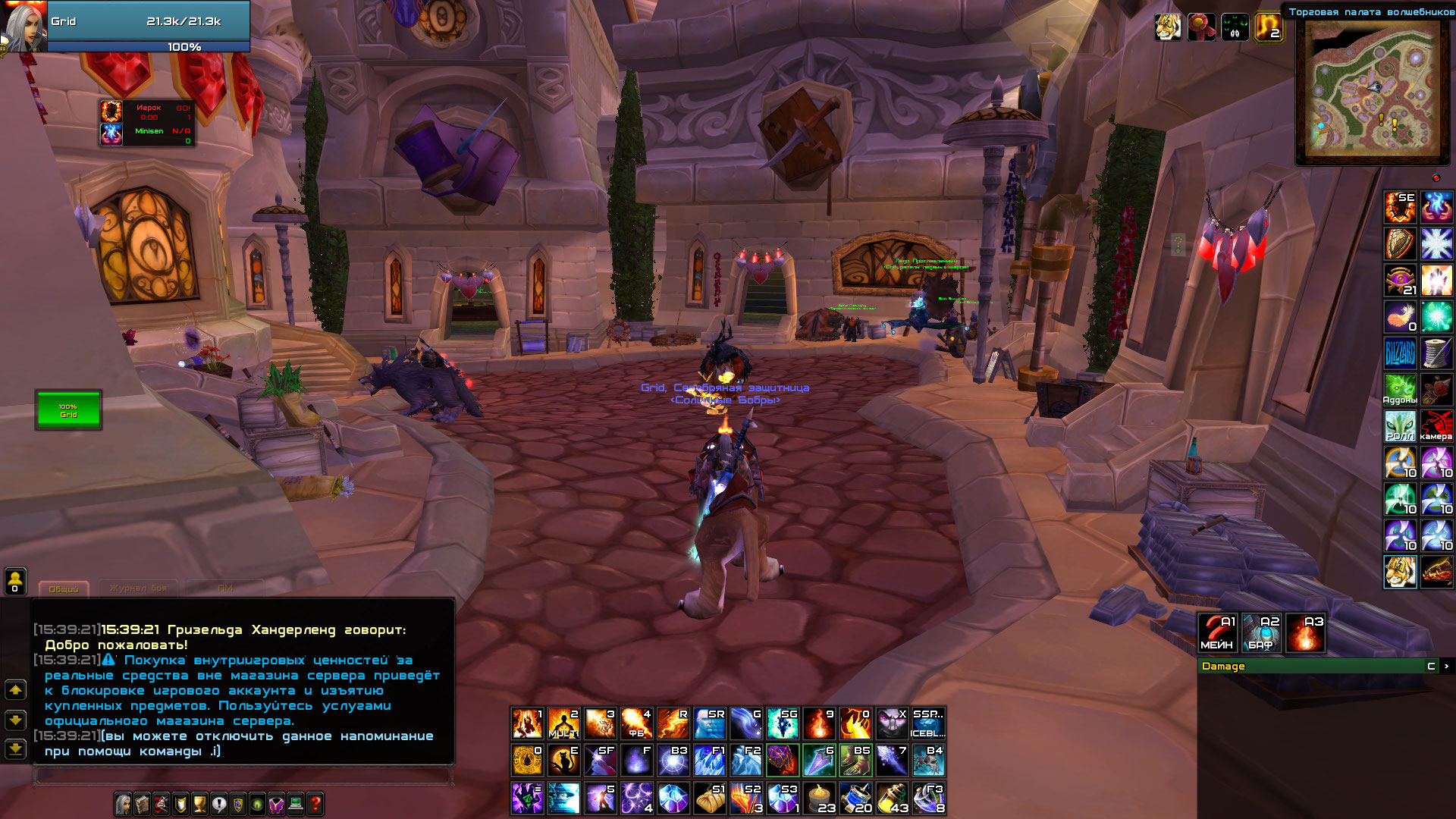Open the quest log exclamation bubble icon
Screen dimensions: 1456x819
tap(218, 805)
